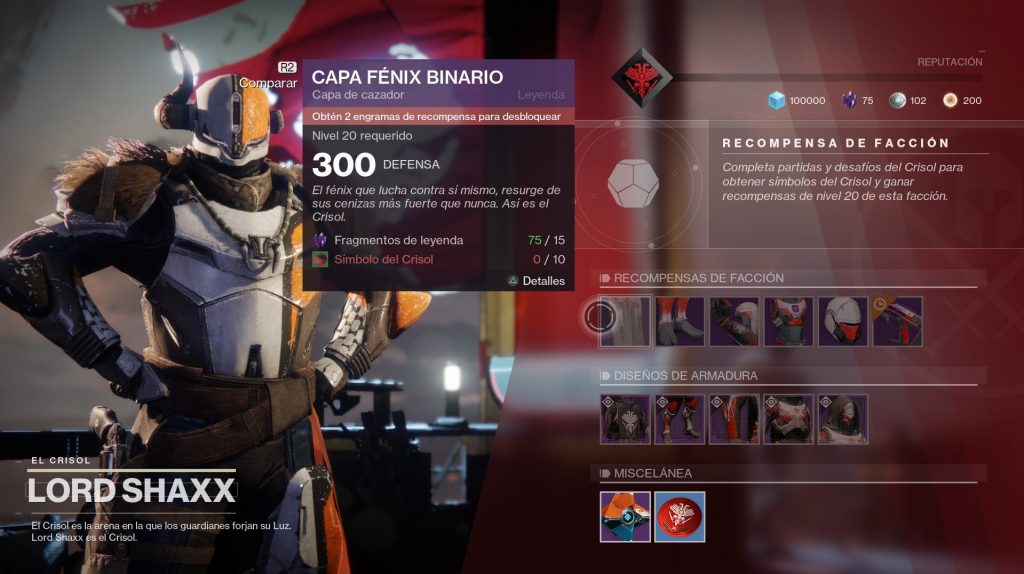Select the chest armor design ornament

pos(788,419)
